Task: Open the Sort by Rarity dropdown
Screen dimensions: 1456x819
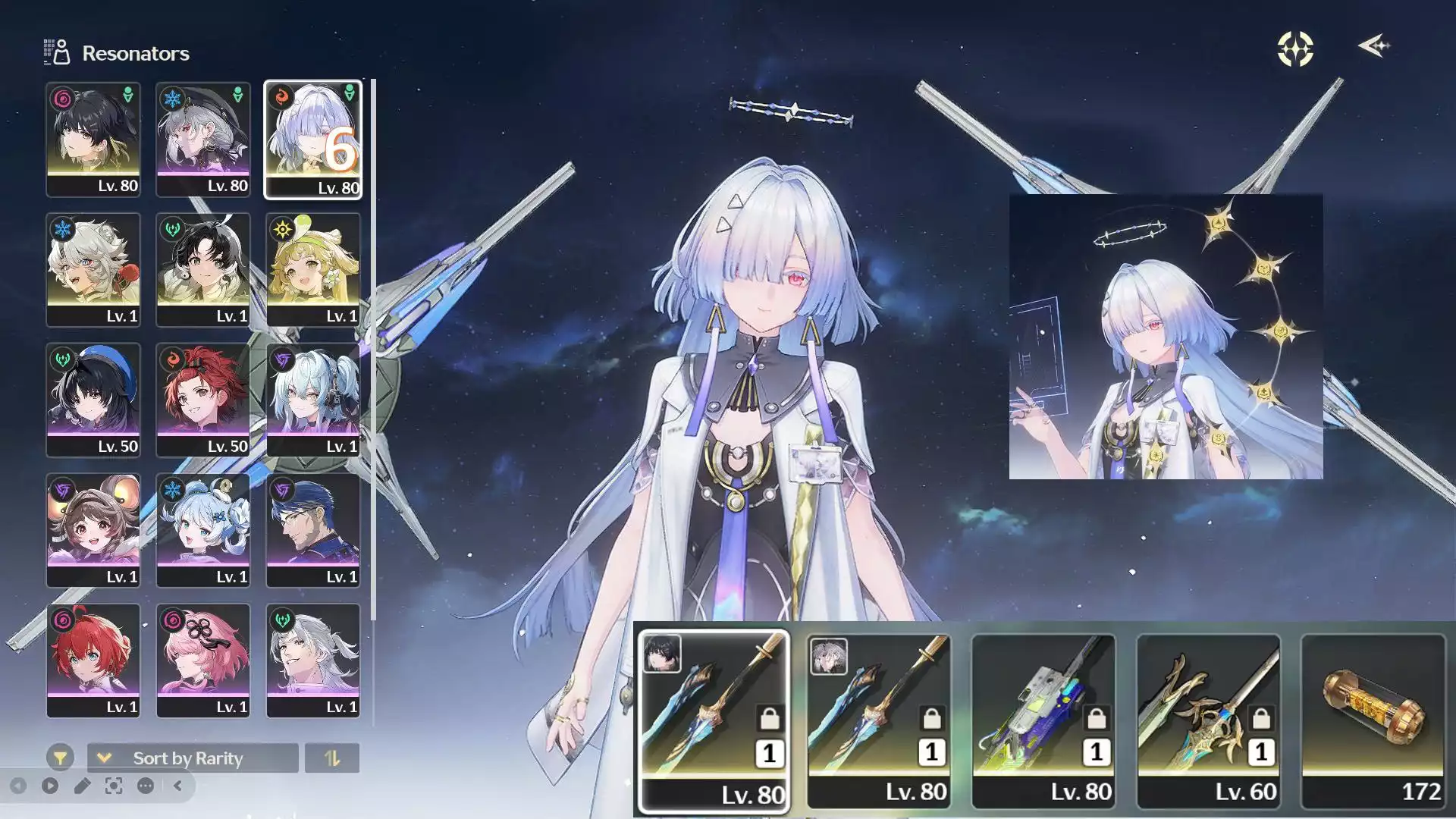Action: [193, 758]
